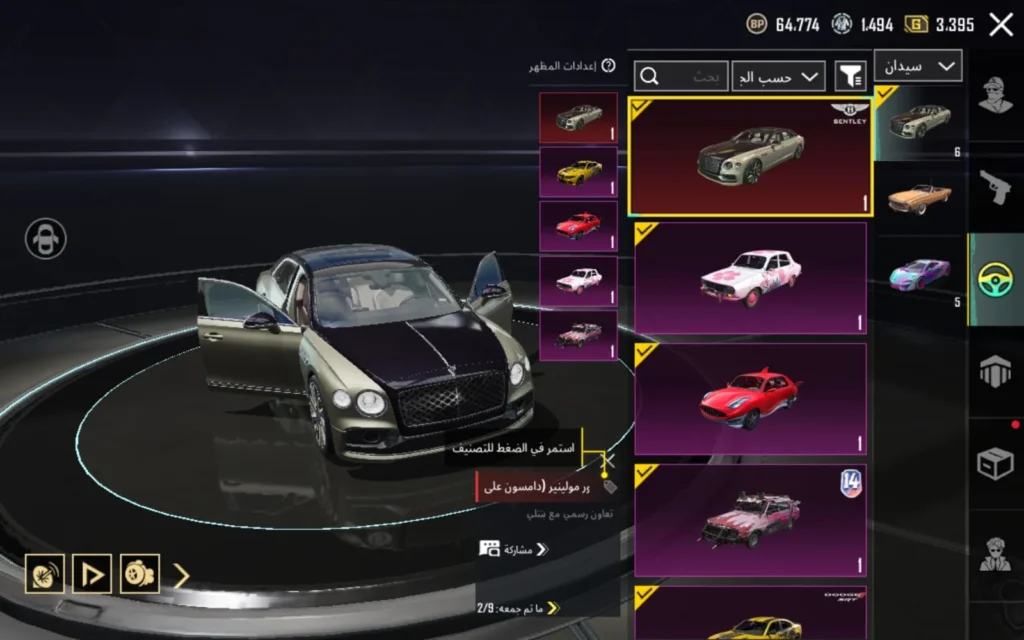The height and width of the screenshot is (640, 1024).
Task: Select the orange convertible vehicle type
Action: point(919,196)
